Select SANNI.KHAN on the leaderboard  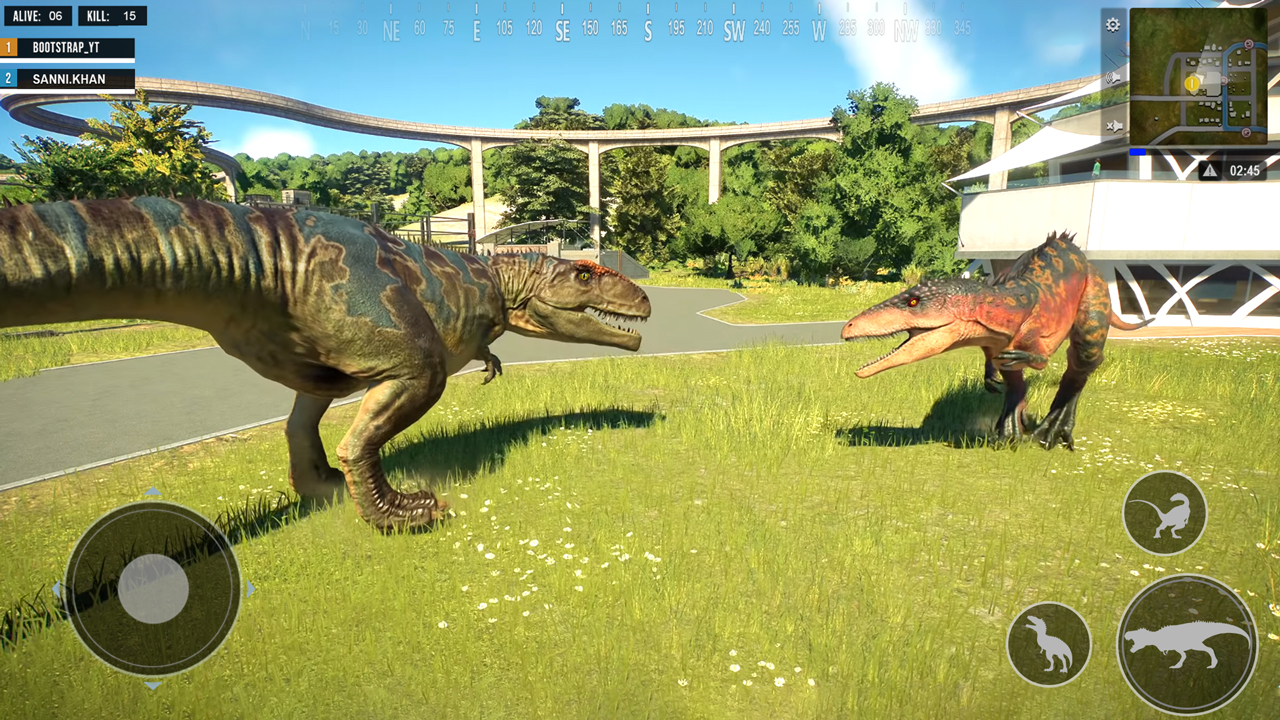point(67,79)
